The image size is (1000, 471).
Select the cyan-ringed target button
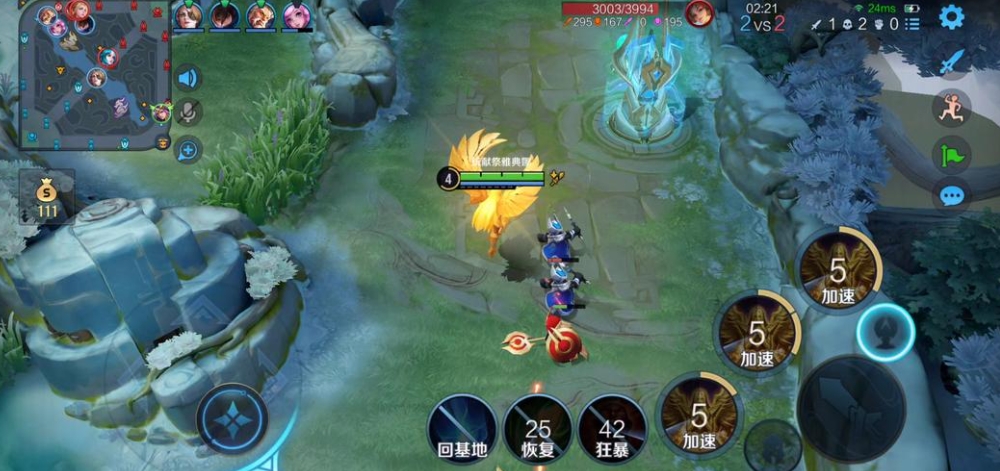pos(885,332)
